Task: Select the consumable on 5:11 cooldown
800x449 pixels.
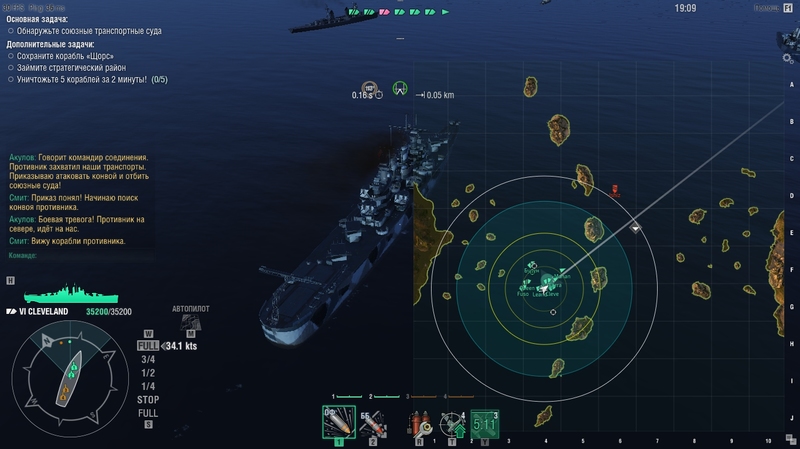Action: click(485, 424)
